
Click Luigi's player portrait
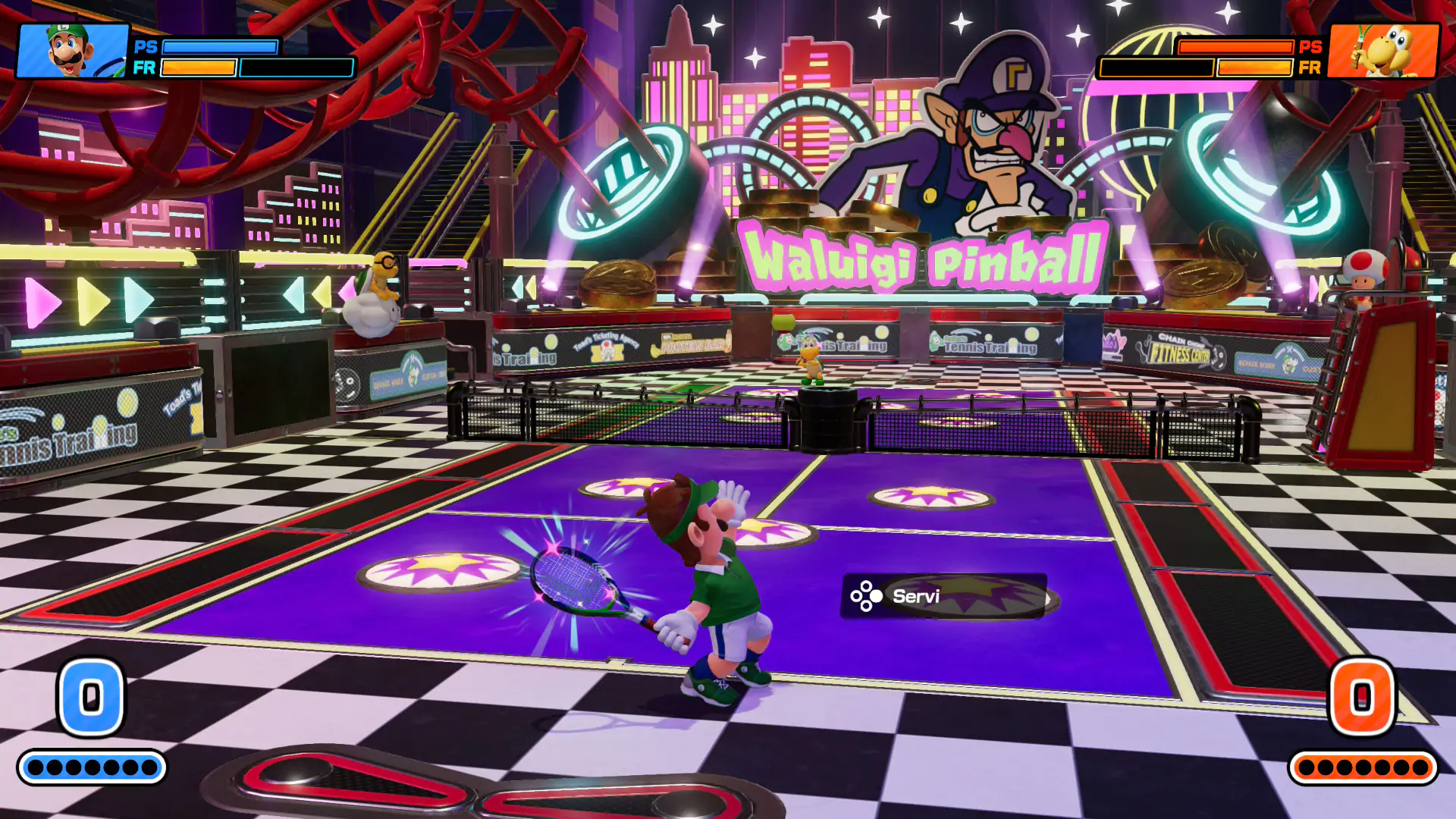click(73, 51)
